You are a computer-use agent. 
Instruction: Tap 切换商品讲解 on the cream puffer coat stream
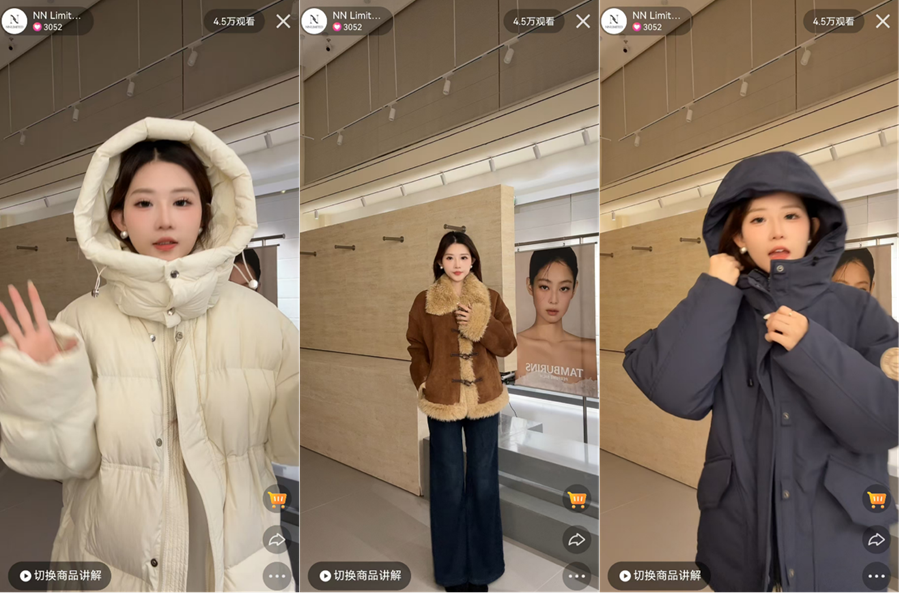[60, 576]
